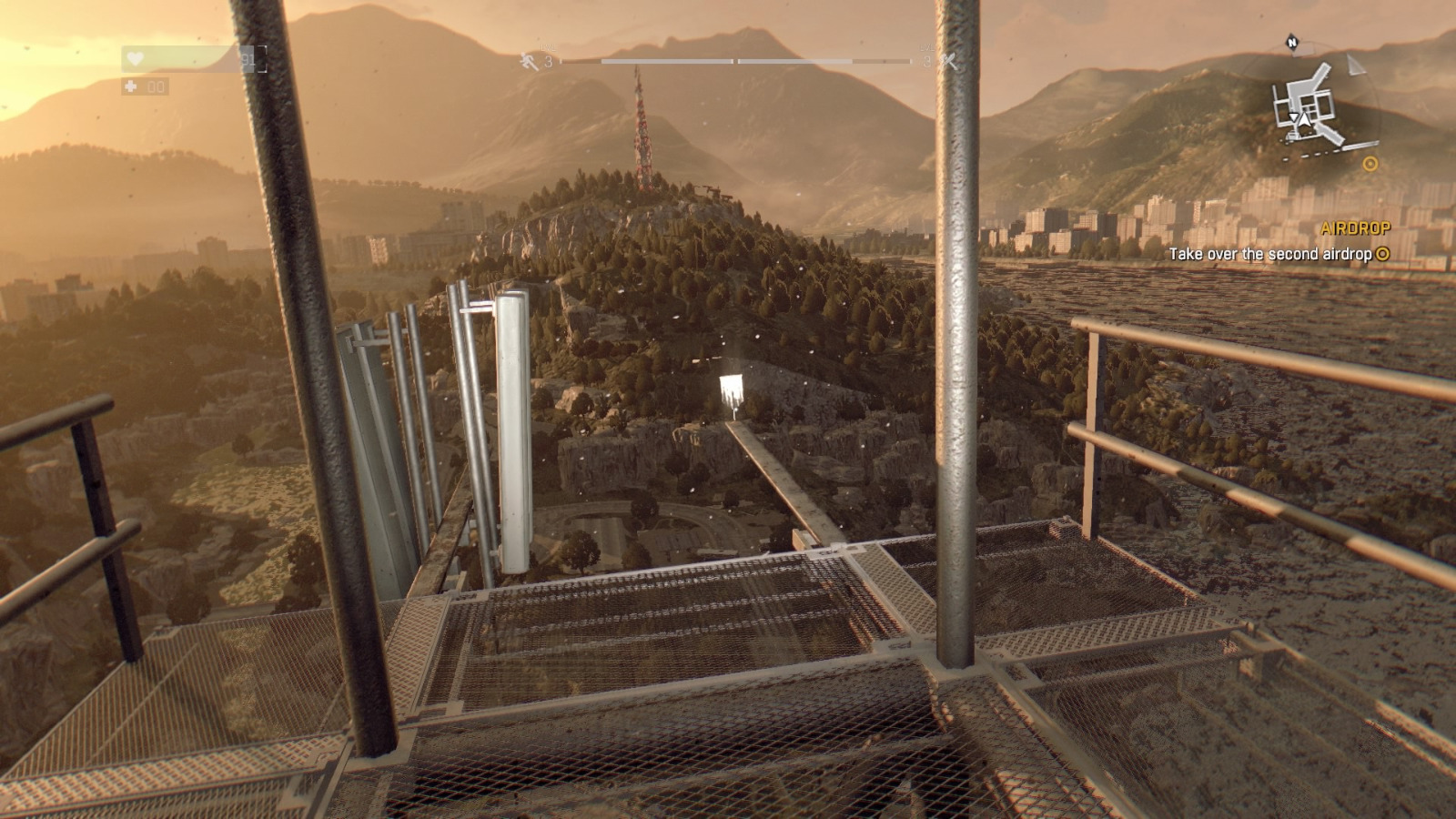
Task: Click the N compass marker on the minimap
Action: click(x=1292, y=42)
